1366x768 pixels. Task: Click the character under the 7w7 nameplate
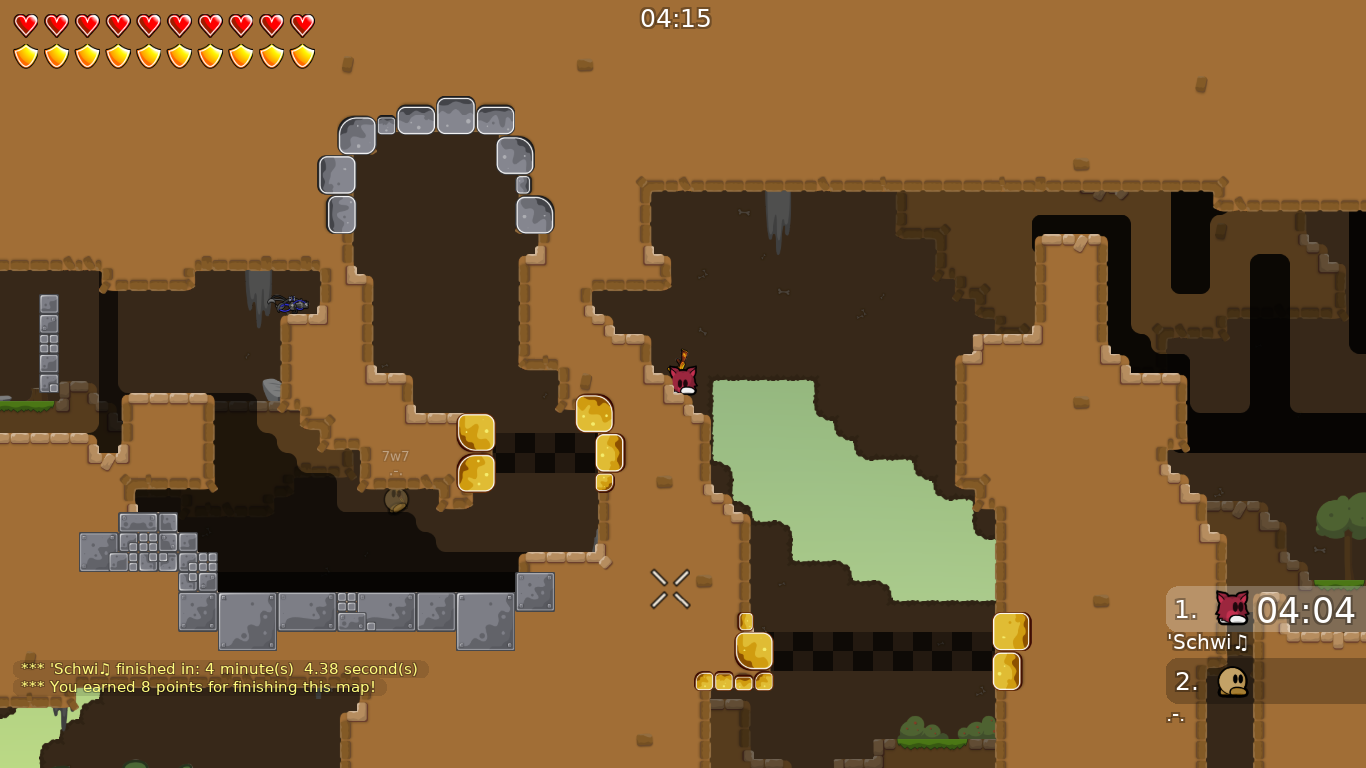click(x=395, y=498)
